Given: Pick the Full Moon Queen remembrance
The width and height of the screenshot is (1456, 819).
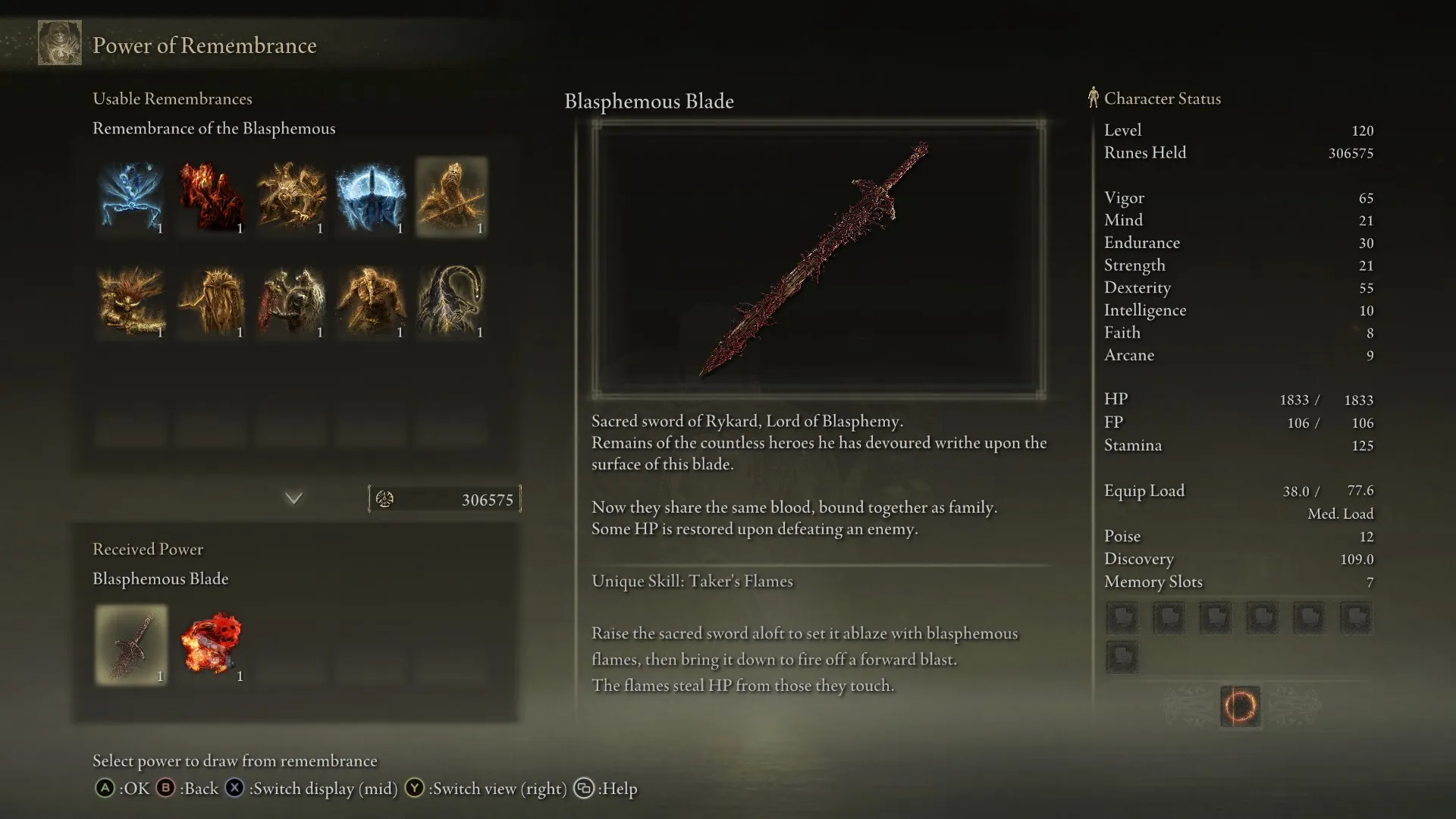Looking at the screenshot, I should pos(372,197).
